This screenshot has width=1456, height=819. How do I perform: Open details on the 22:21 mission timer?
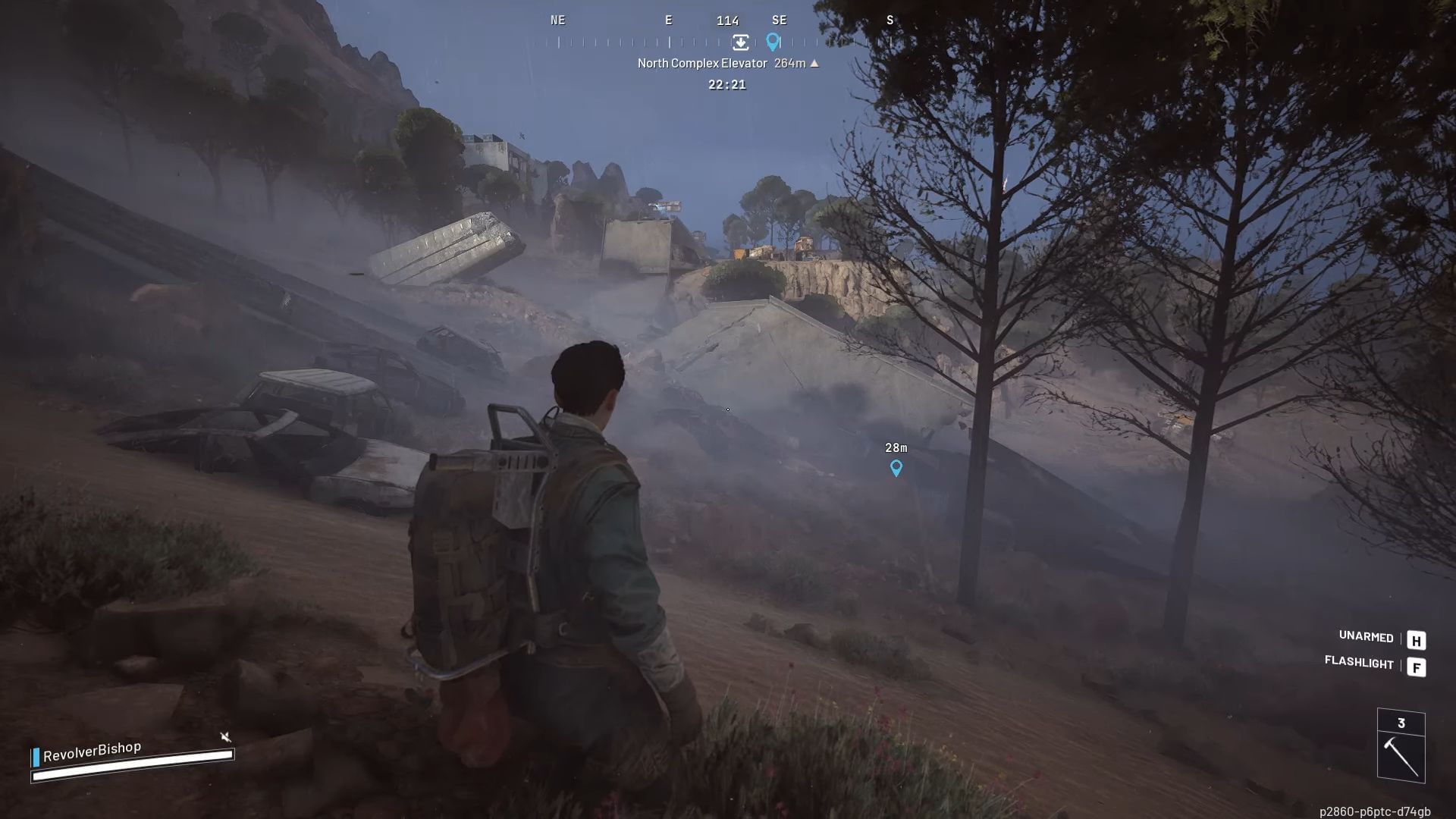727,85
